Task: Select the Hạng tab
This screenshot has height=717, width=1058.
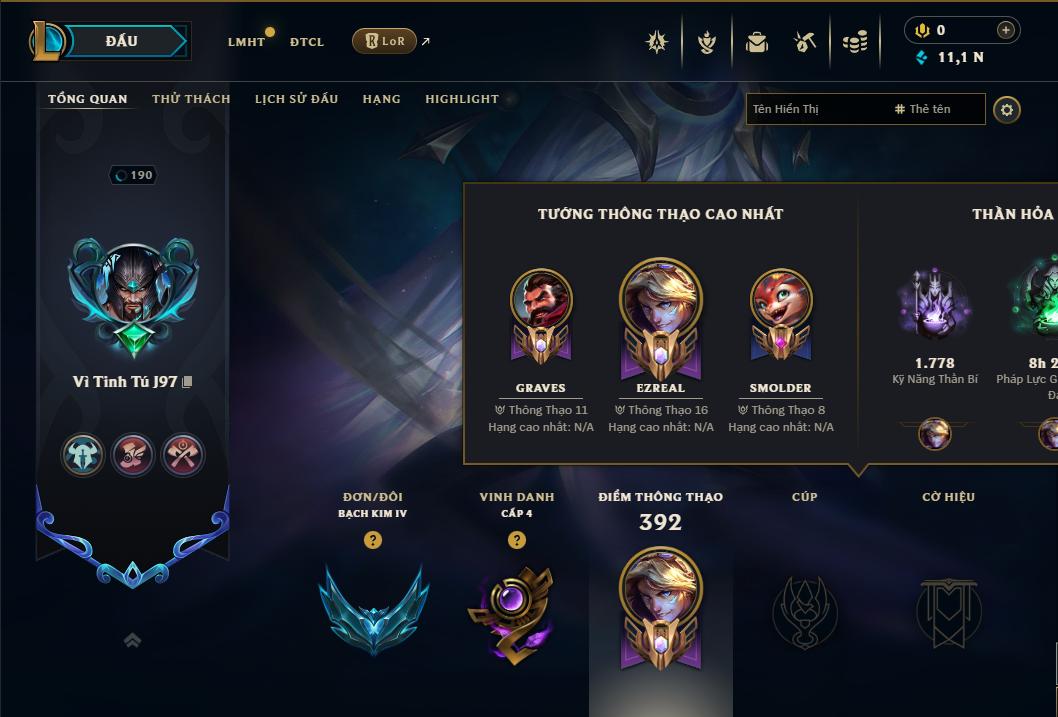Action: pos(381,99)
